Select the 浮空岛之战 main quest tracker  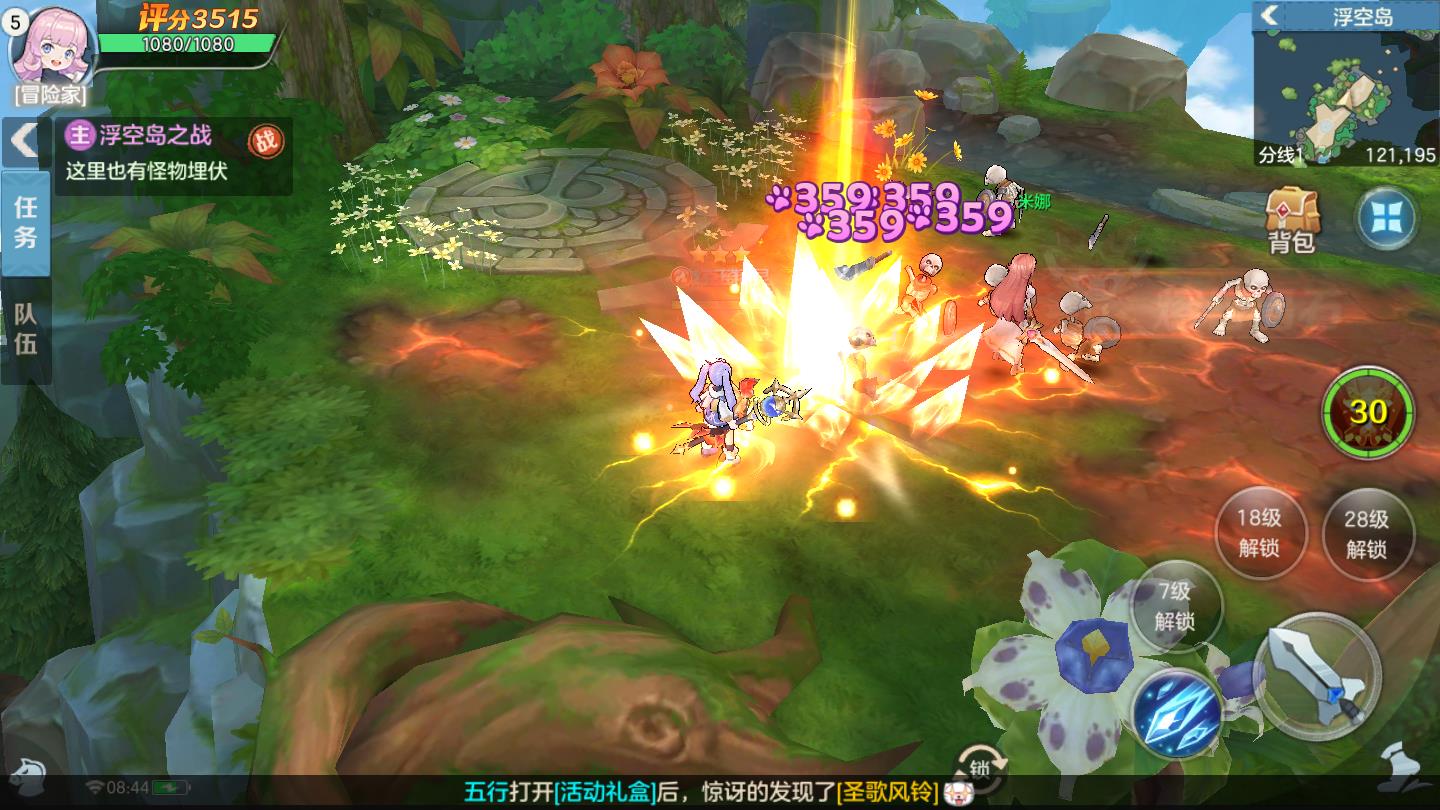point(150,135)
